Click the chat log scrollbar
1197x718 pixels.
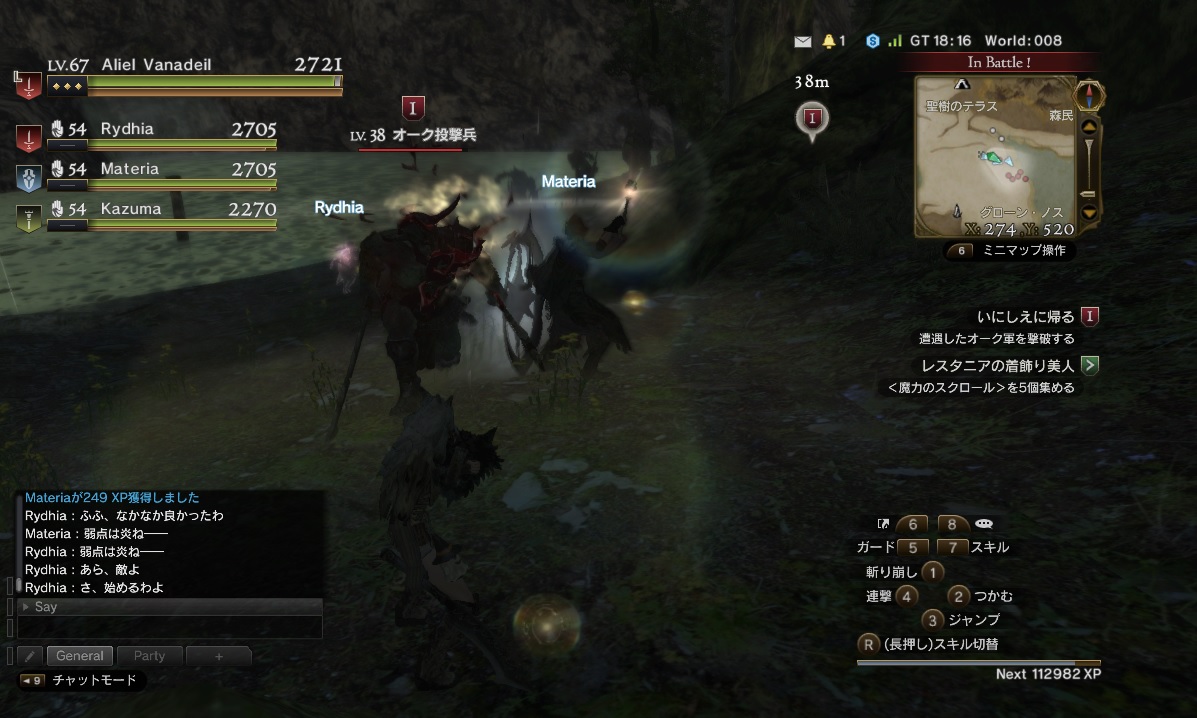[12, 585]
